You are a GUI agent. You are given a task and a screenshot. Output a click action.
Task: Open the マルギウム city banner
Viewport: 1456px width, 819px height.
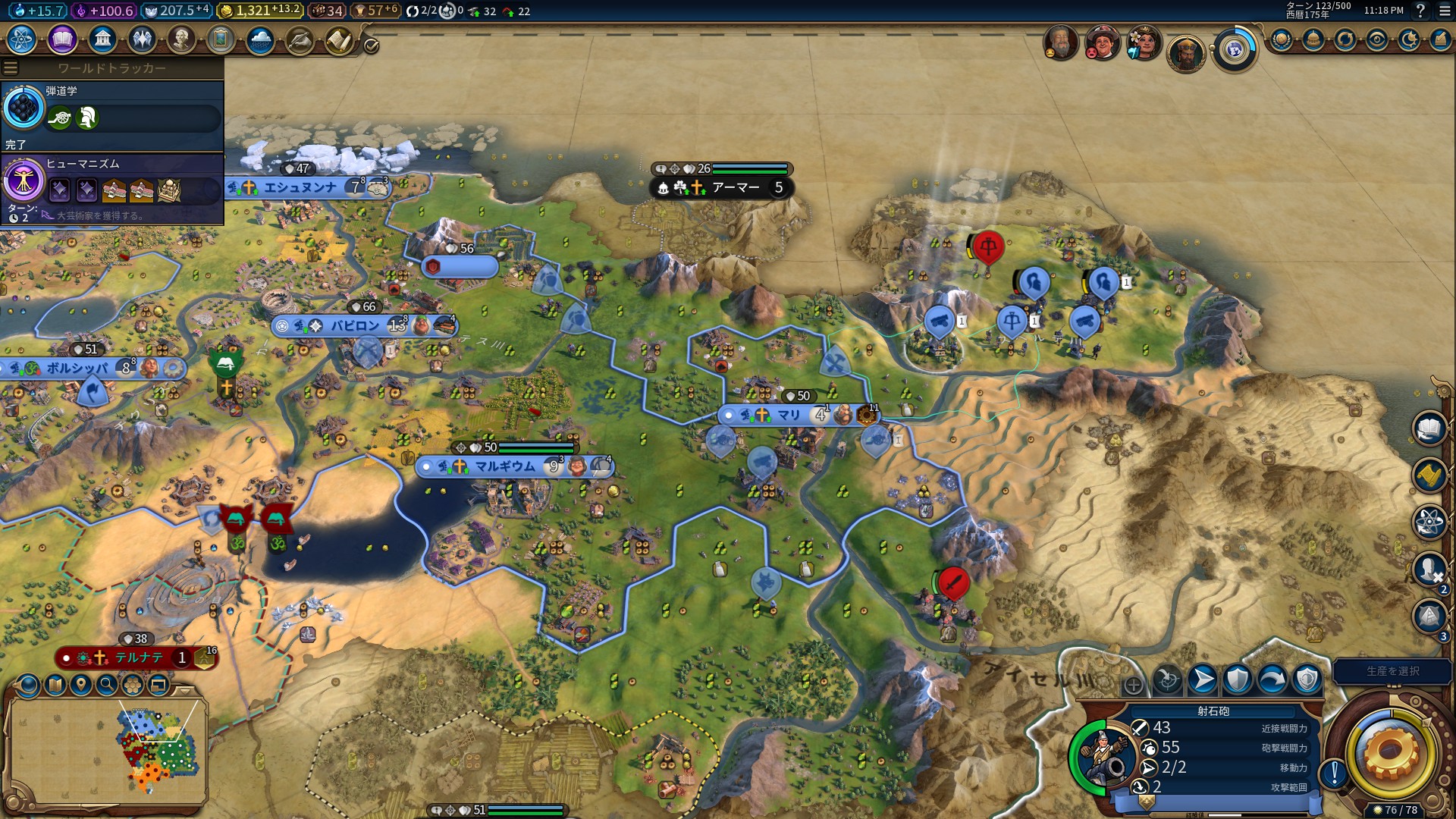[x=505, y=466]
